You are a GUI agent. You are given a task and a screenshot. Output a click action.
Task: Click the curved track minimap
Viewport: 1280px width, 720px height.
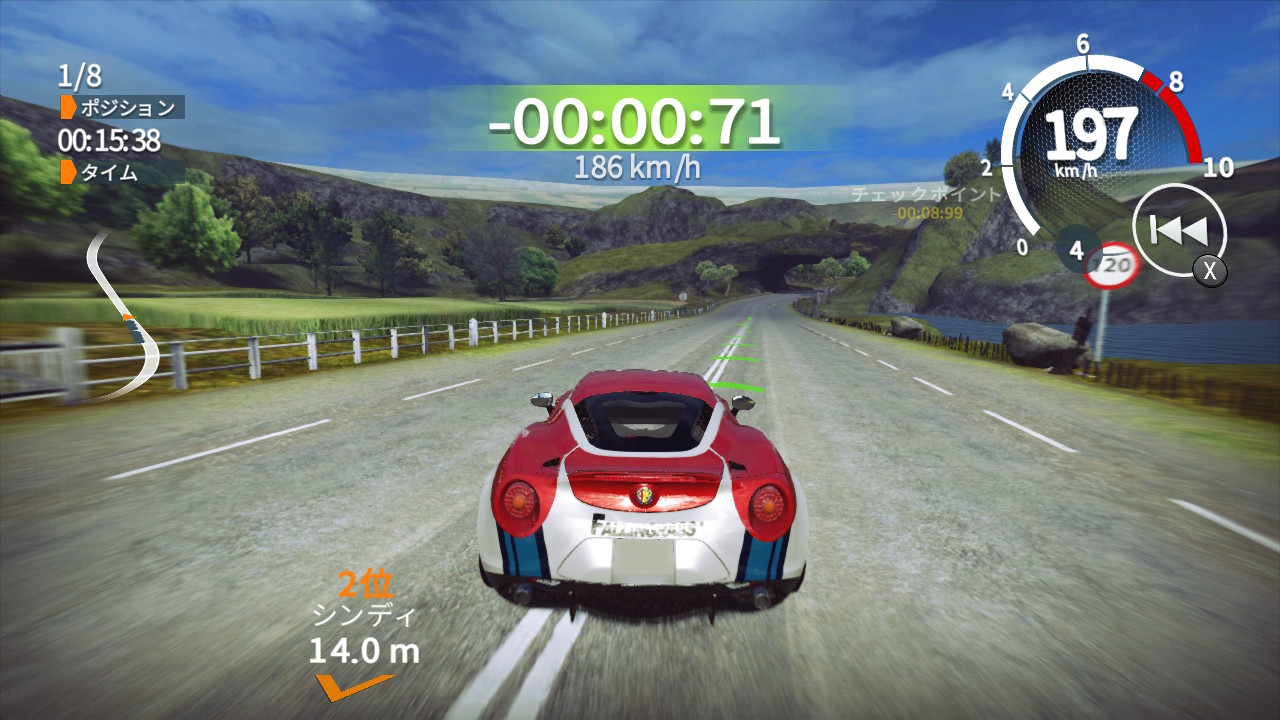124,313
